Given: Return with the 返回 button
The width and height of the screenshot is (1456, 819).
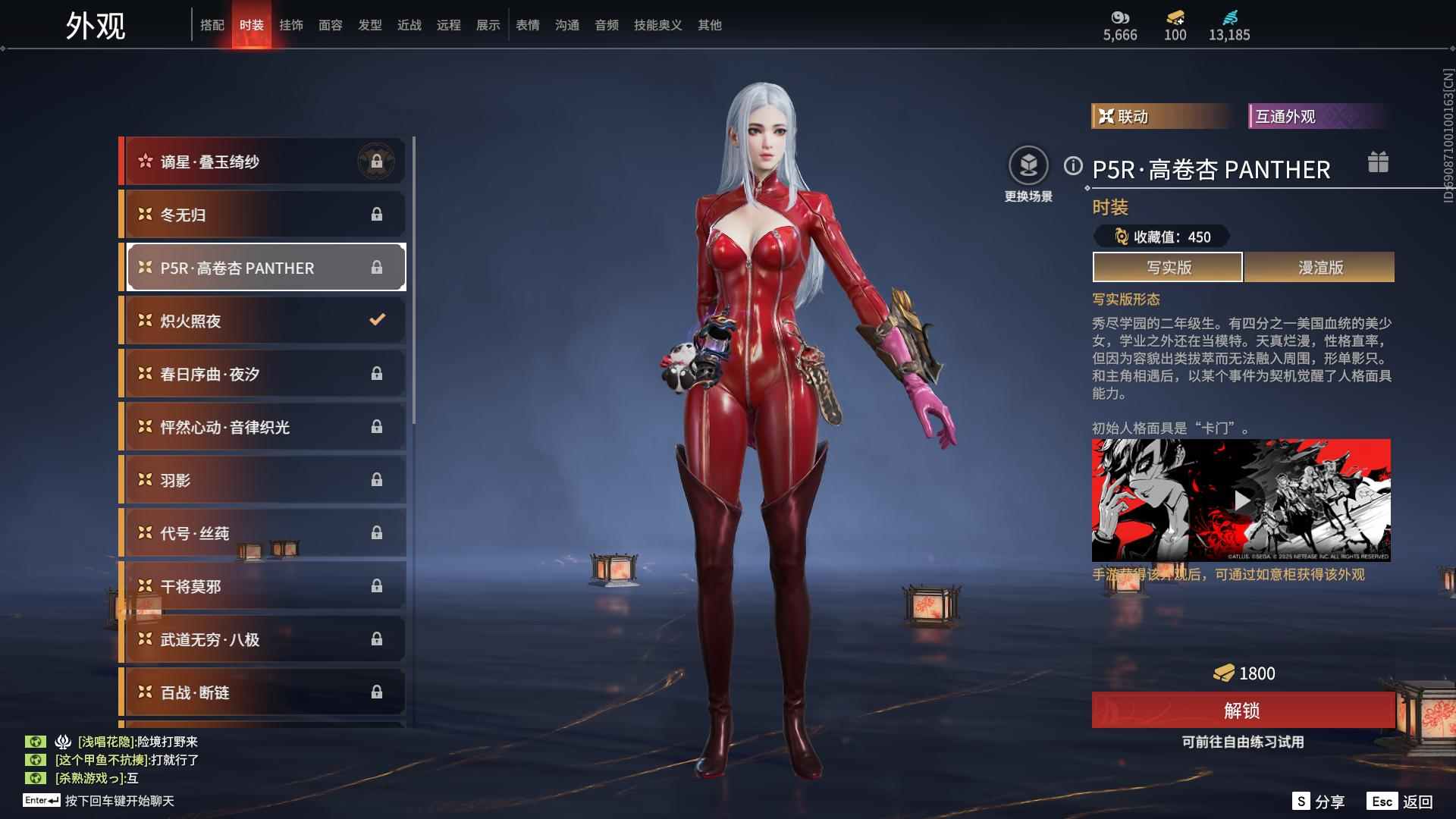Looking at the screenshot, I should click(x=1401, y=802).
